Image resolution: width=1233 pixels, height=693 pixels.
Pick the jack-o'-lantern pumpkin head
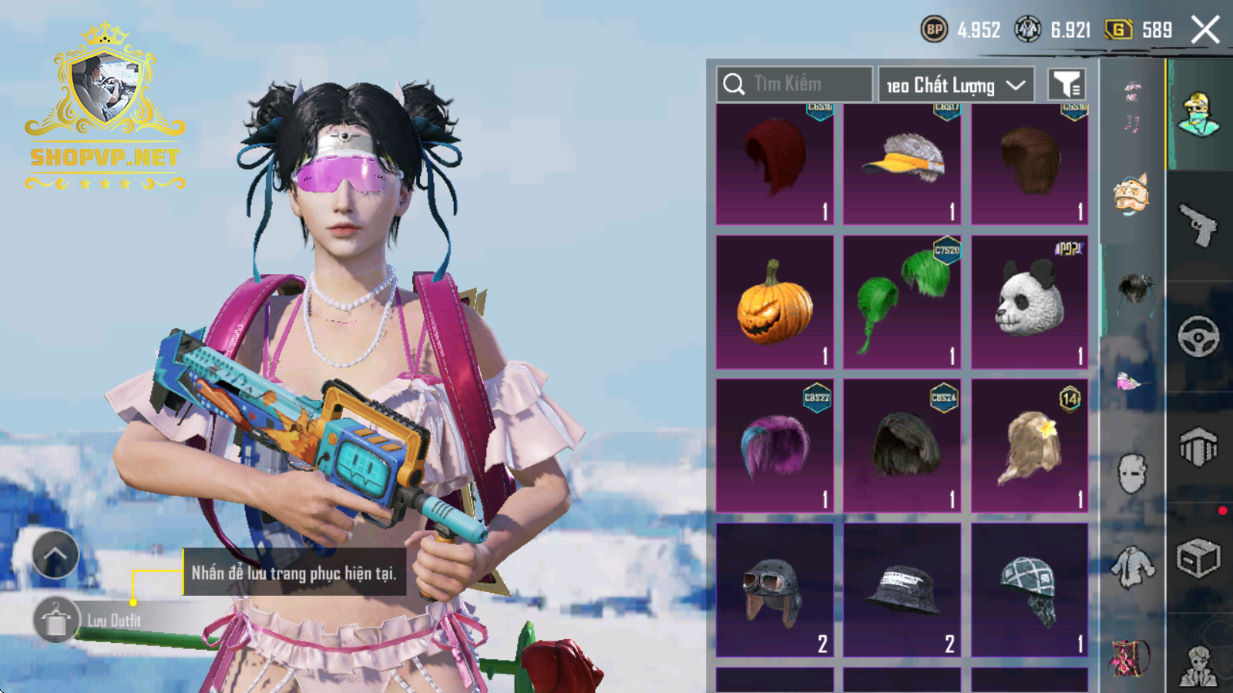[x=775, y=302]
